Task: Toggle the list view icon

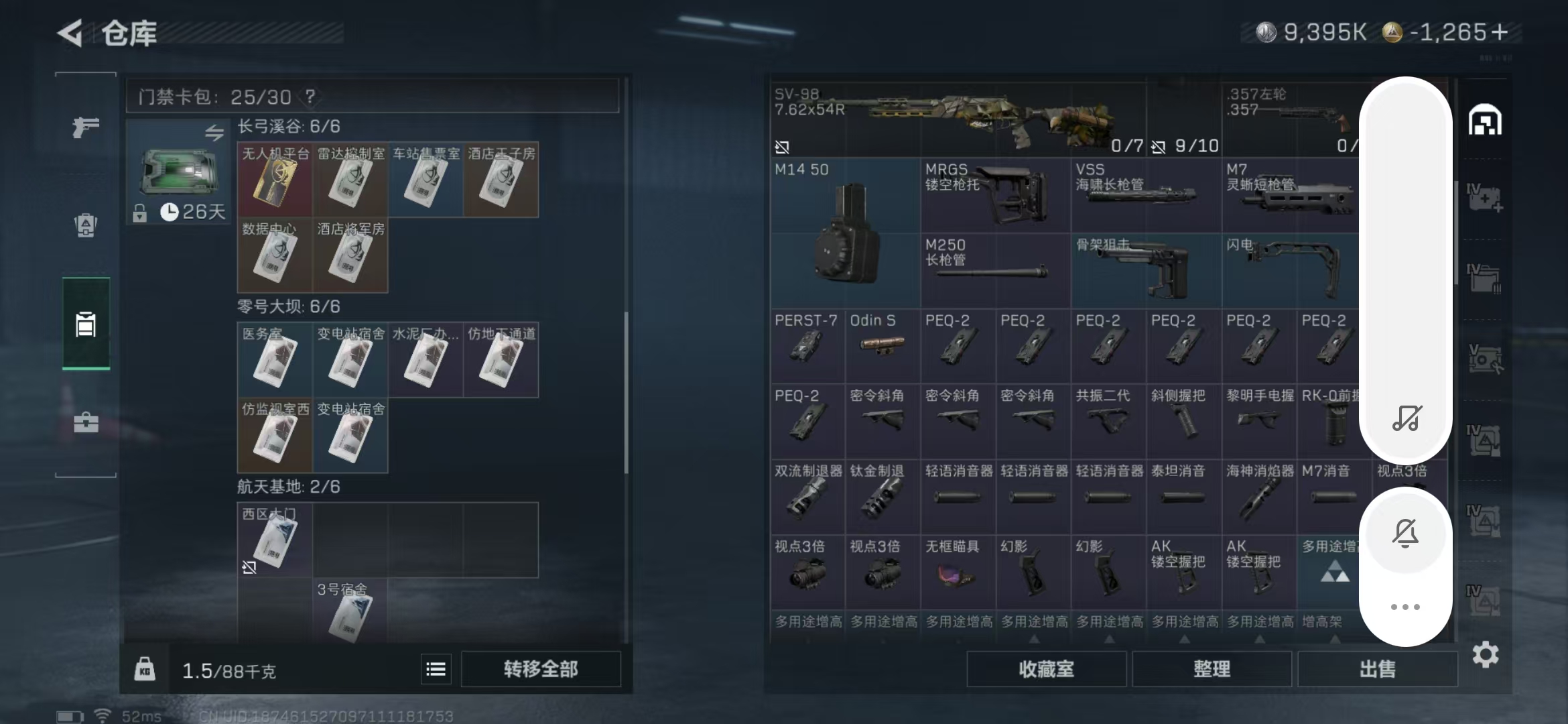Action: [x=436, y=669]
